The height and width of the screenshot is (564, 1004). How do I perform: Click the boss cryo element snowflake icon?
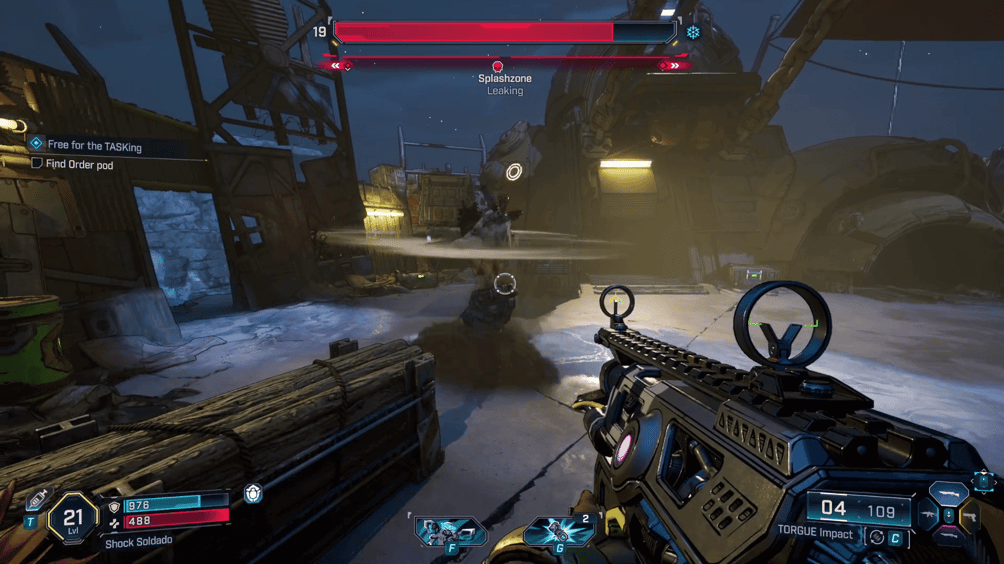click(x=693, y=33)
